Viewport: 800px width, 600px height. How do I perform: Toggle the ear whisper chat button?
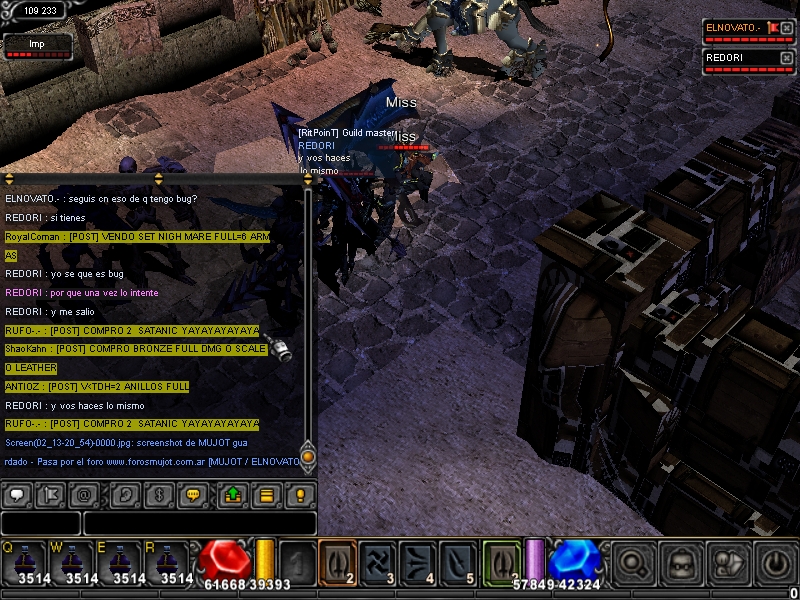[x=126, y=494]
